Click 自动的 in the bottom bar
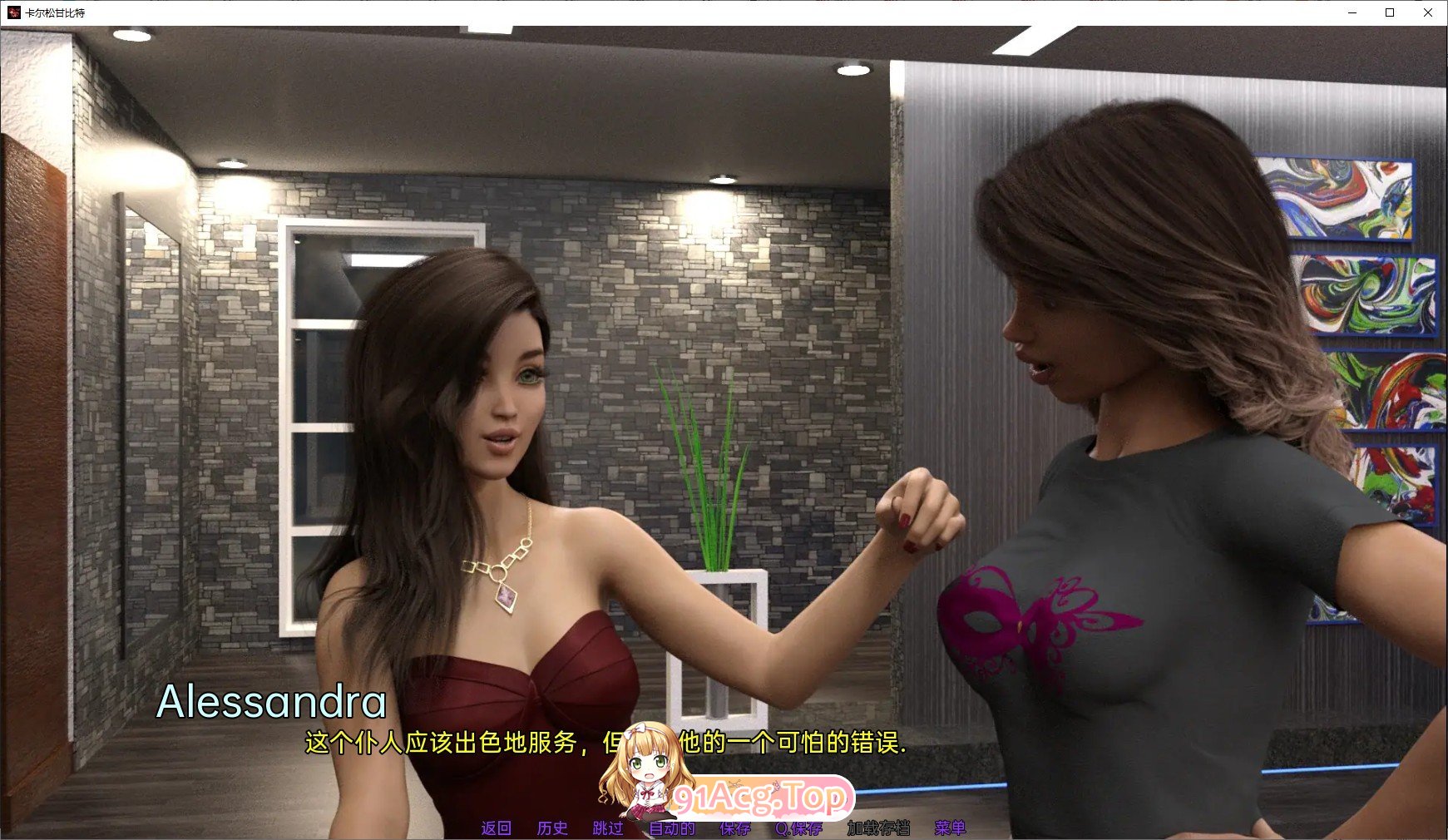Screen dimensions: 1448x840 (x=671, y=828)
